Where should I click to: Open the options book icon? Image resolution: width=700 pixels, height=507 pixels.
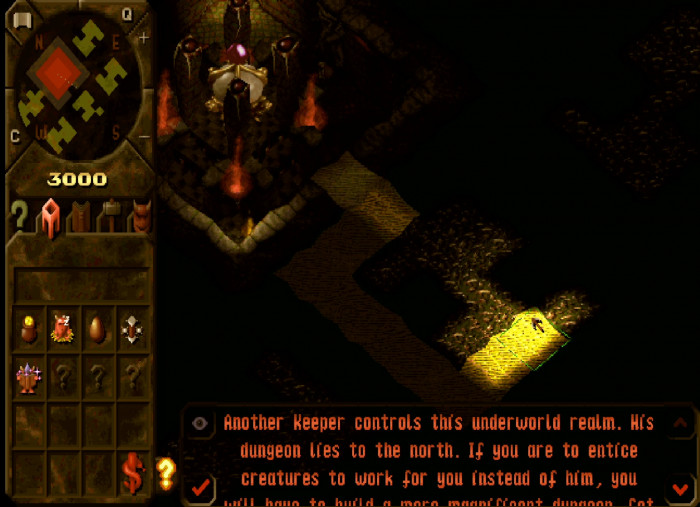click(x=20, y=19)
